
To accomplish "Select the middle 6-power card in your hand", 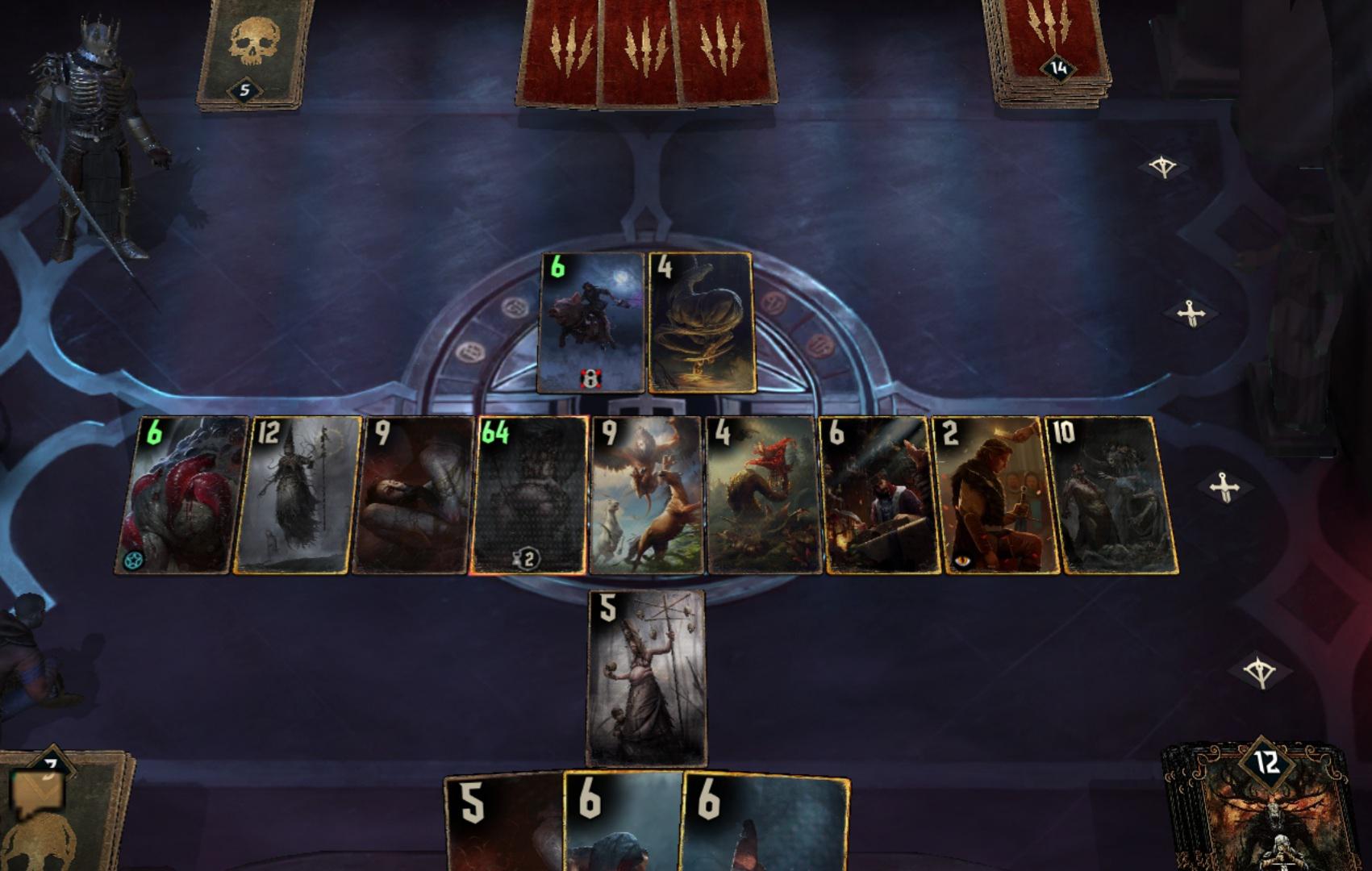I will click(621, 831).
